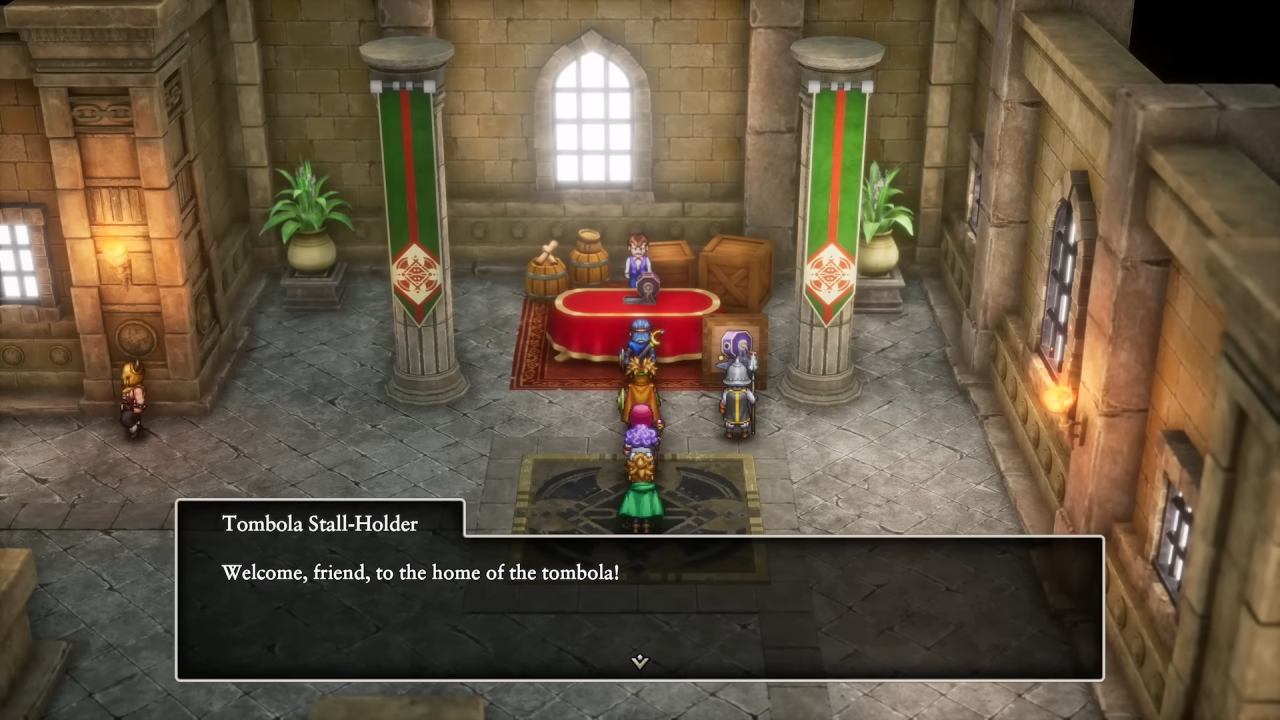1280x720 pixels.
Task: Click the potted plant on the right pedestal
Action: click(884, 205)
